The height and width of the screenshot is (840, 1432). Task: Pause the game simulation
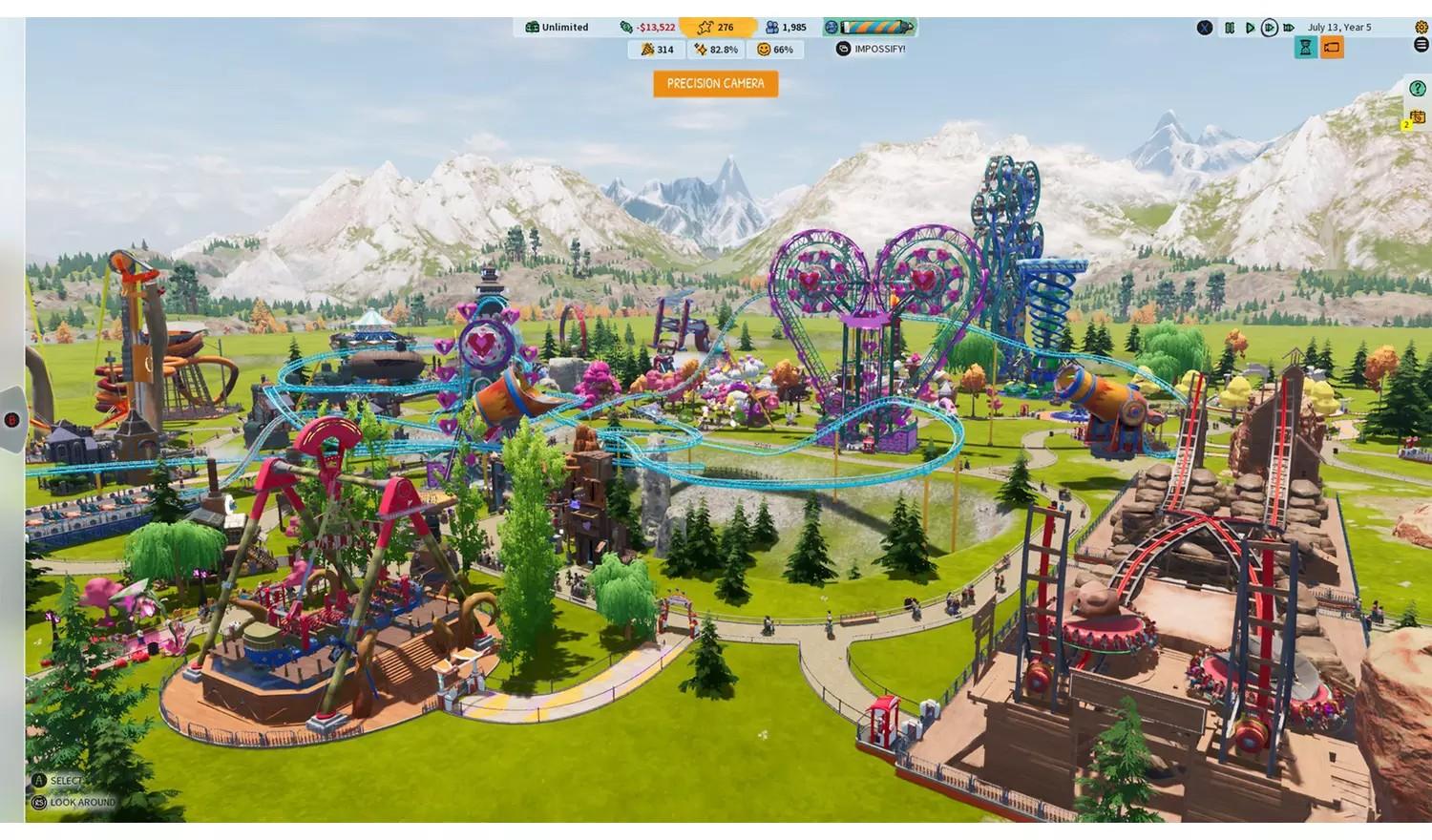click(1231, 28)
